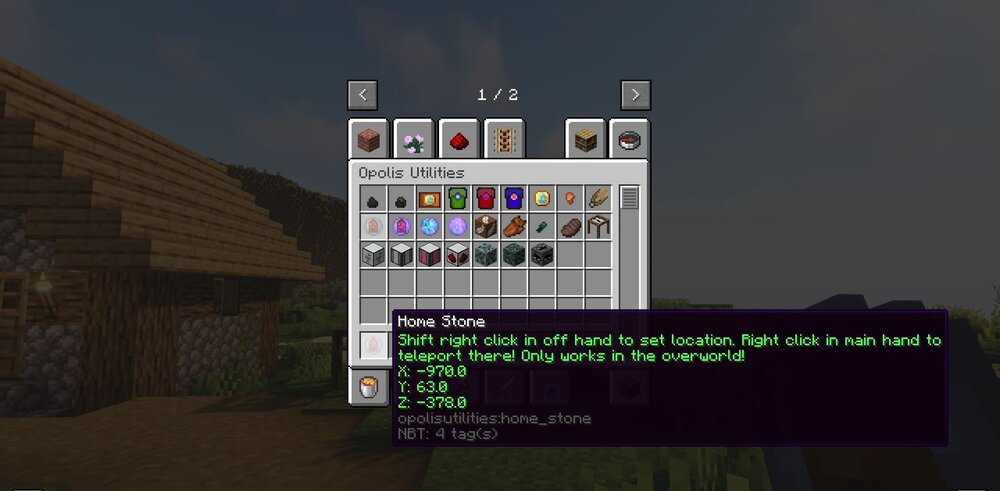Switch to the brick Building Blocks tab
Viewport: 1000px width, 491px height.
click(x=368, y=140)
